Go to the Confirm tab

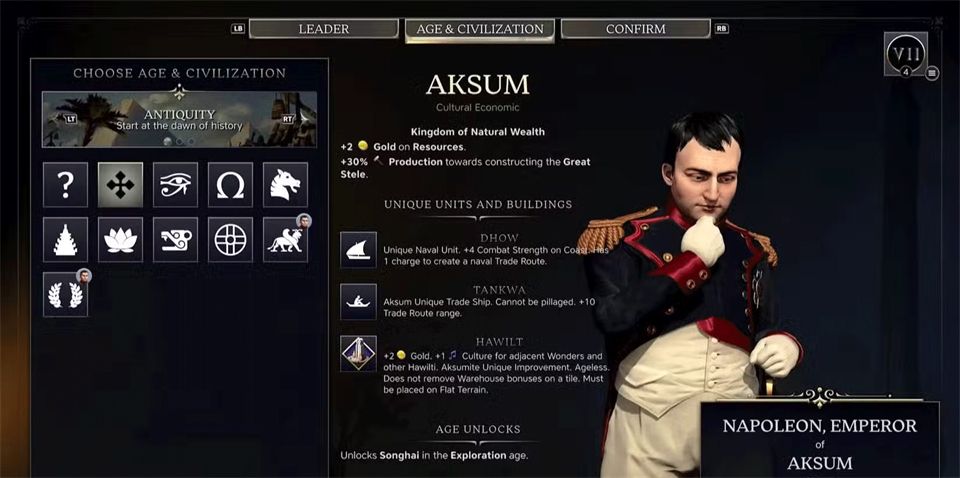pyautogui.click(x=635, y=29)
